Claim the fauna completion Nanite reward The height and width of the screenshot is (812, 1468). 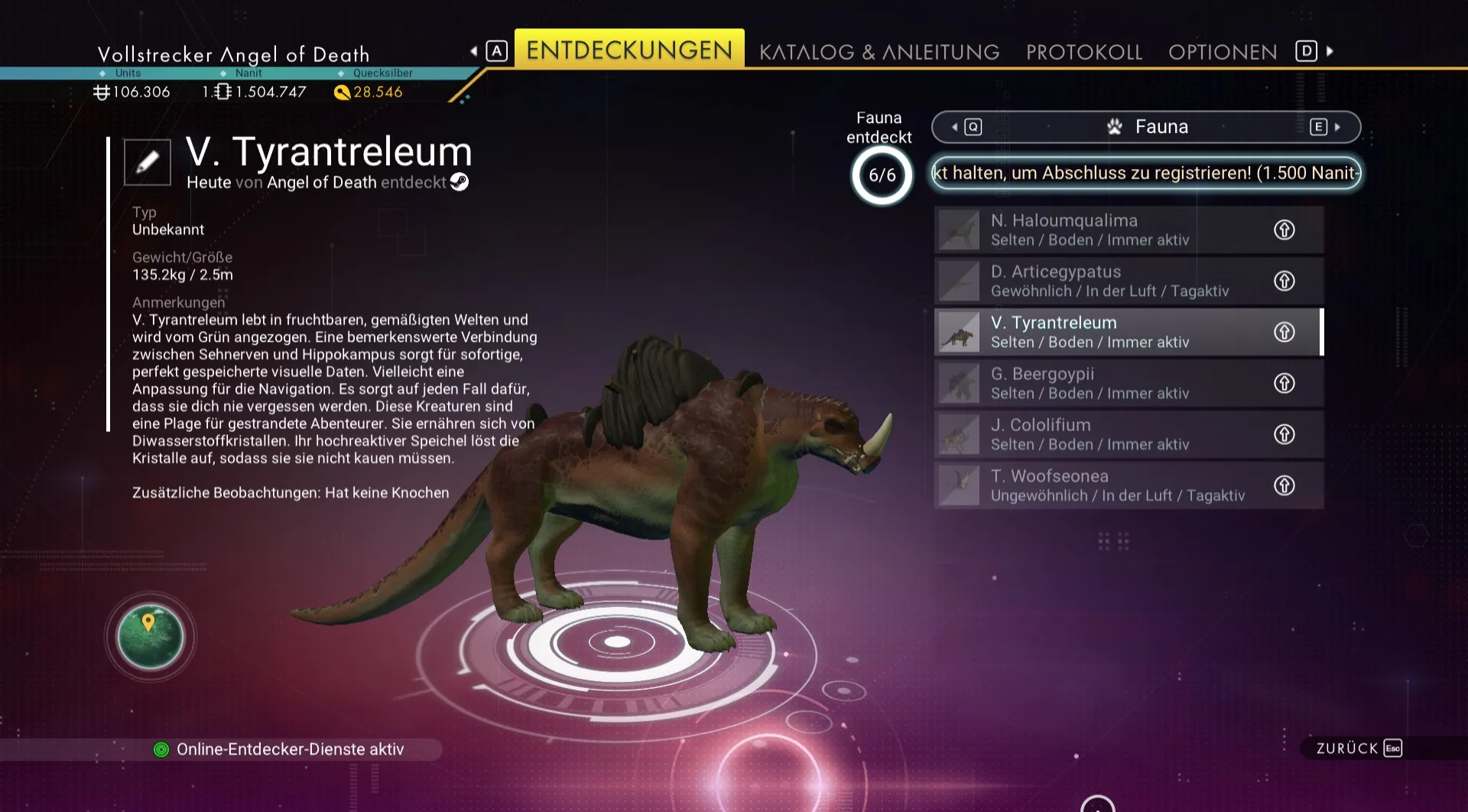[1145, 173]
